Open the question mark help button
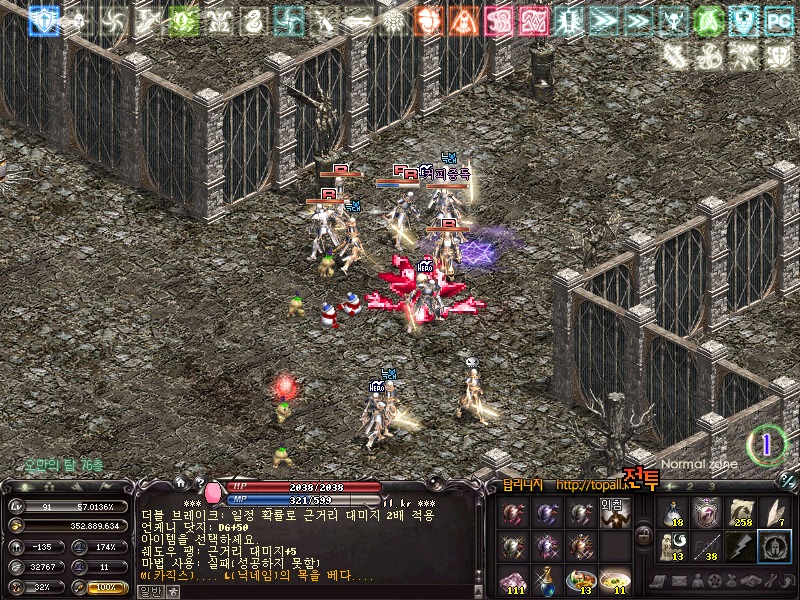 click(199, 482)
